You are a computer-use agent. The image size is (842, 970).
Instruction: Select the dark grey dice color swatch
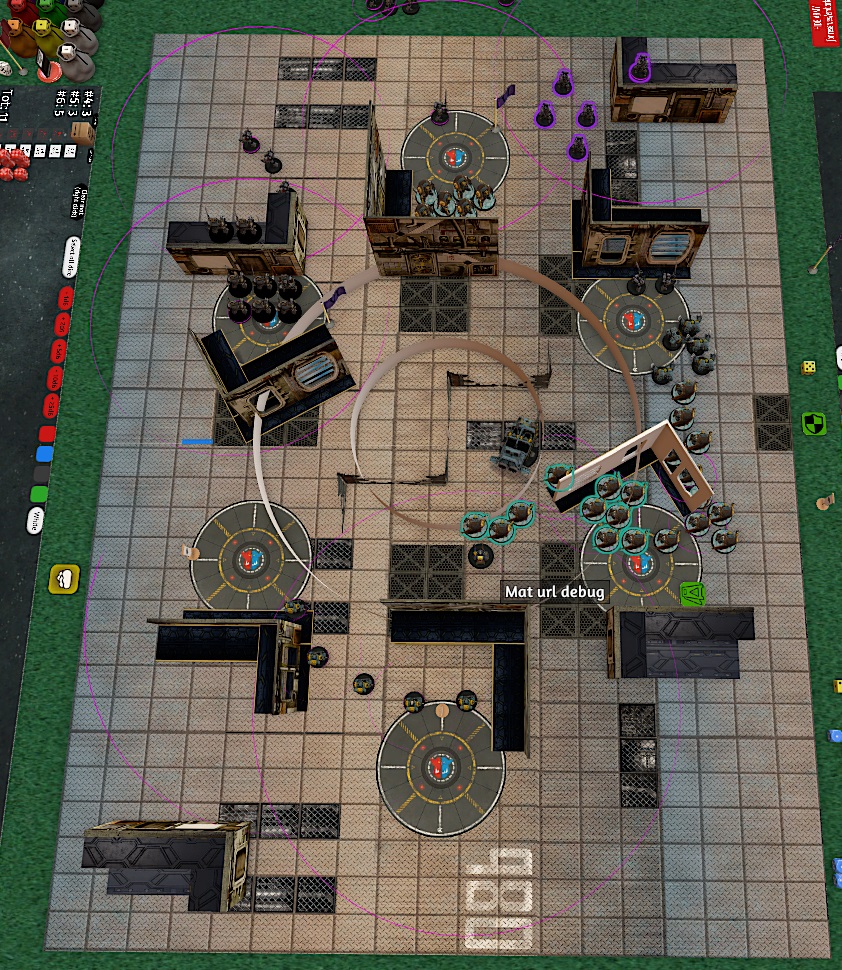pos(41,474)
